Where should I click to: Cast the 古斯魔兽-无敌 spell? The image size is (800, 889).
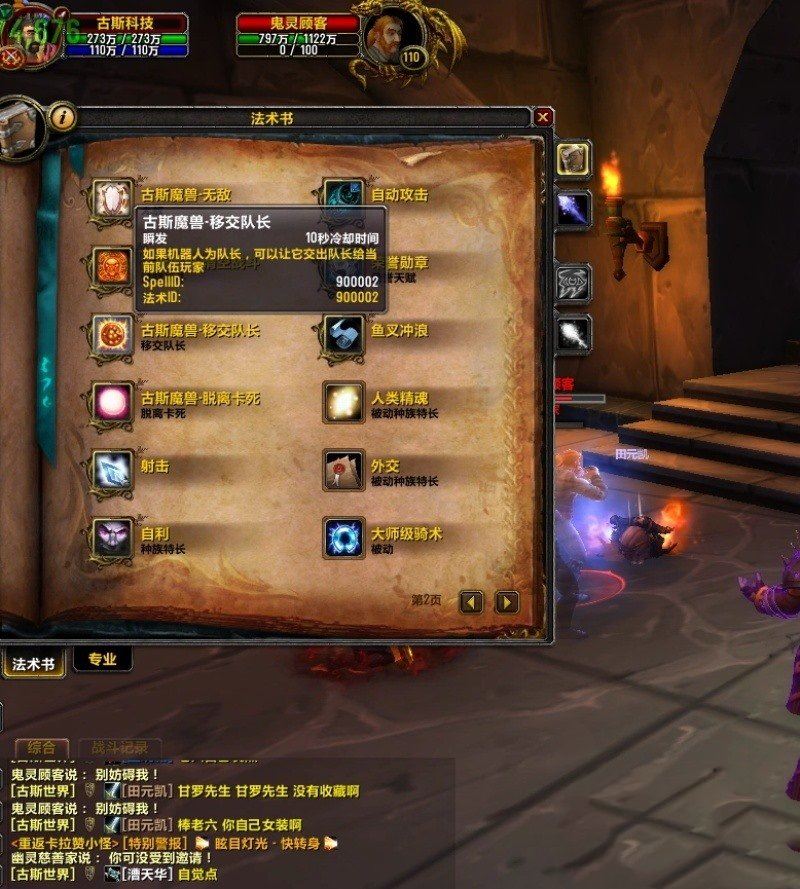(112, 197)
